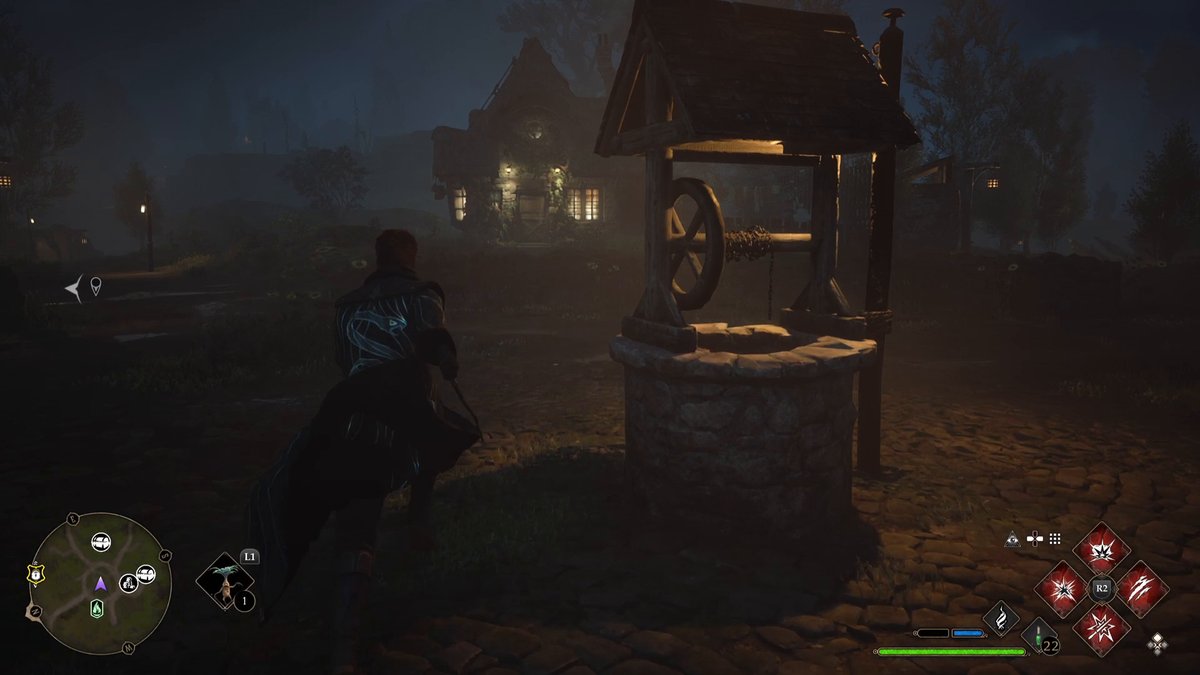Screen dimensions: 1200x675
Task: Cast the claw slash spell in spell diamond
Action: 1142,588
